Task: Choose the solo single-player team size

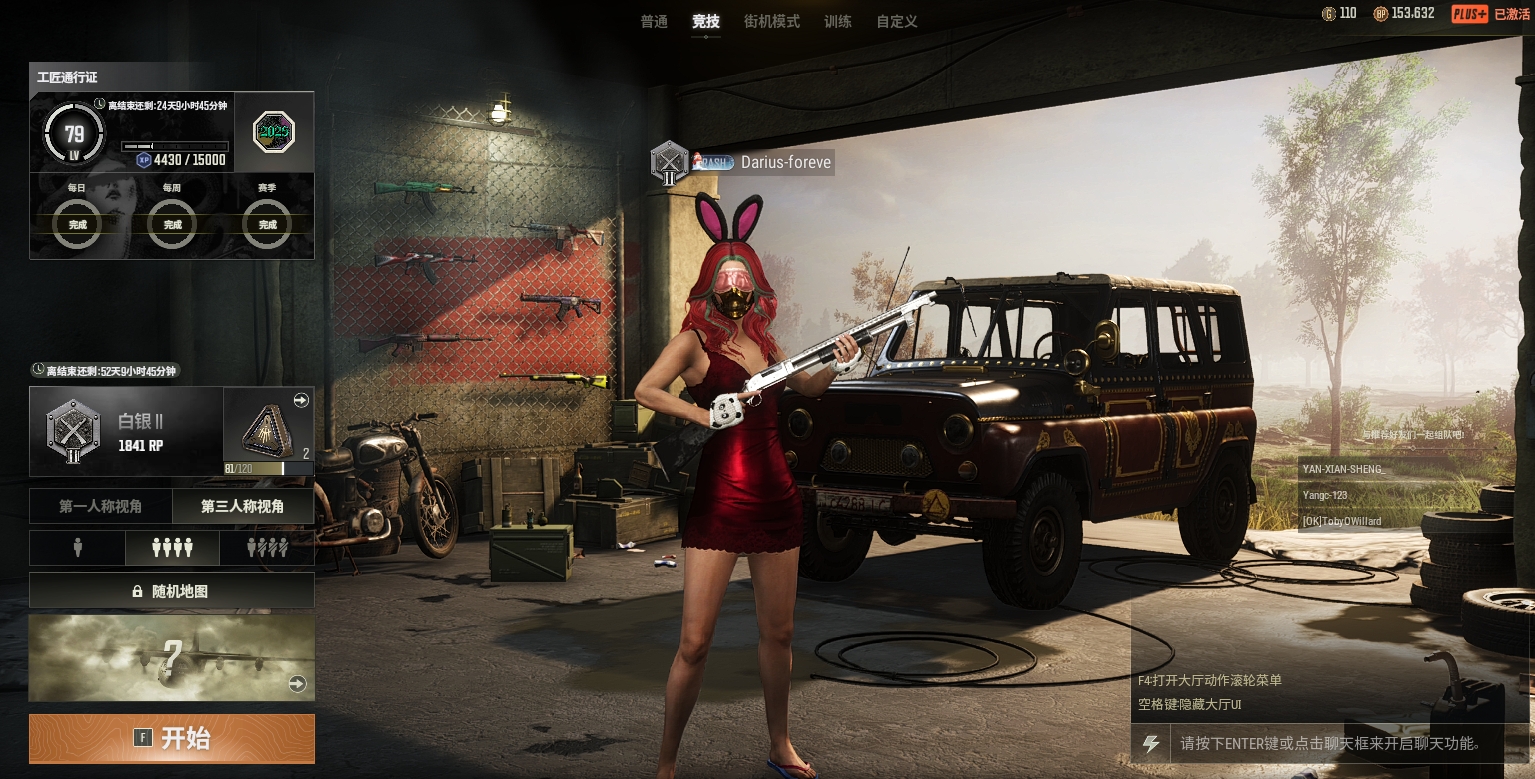Action: tap(77, 548)
